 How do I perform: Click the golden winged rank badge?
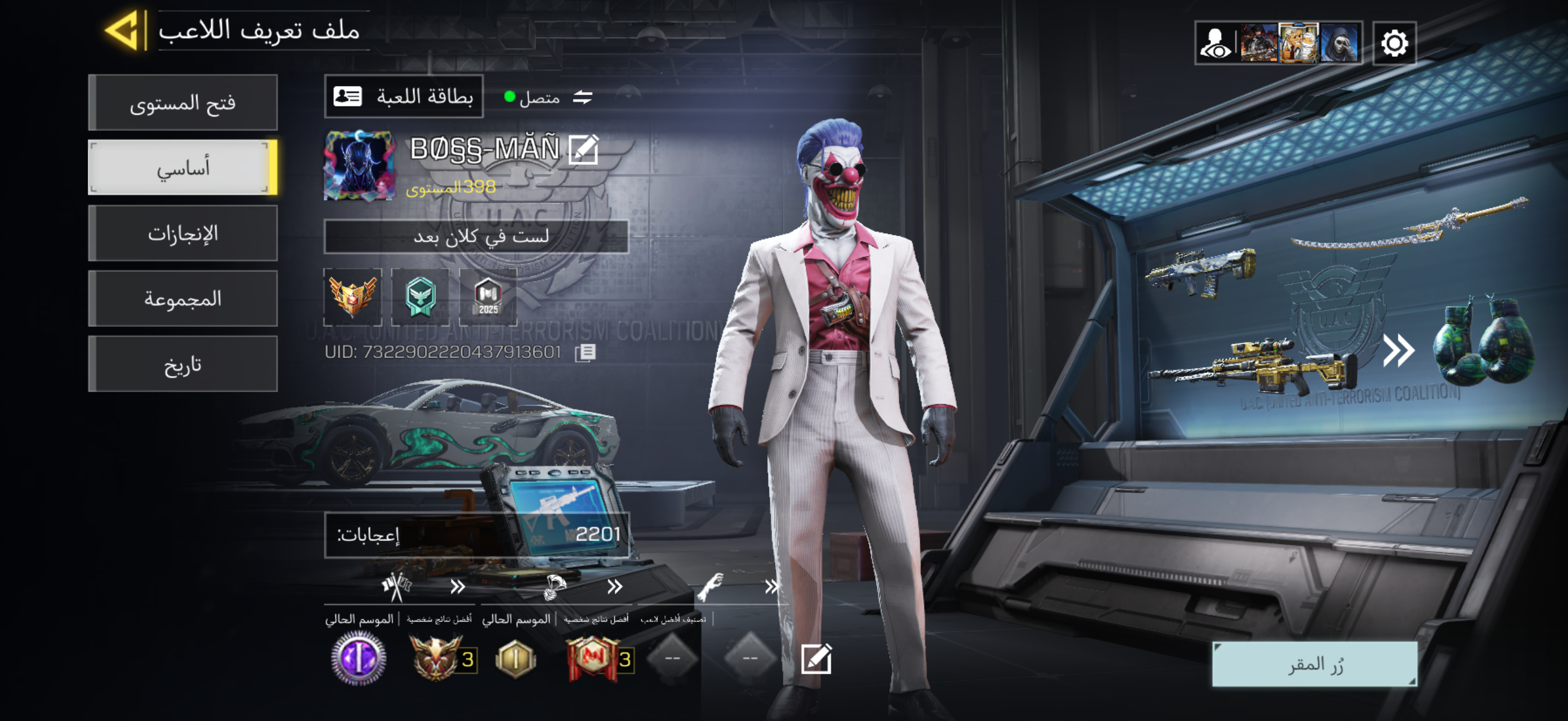(353, 297)
